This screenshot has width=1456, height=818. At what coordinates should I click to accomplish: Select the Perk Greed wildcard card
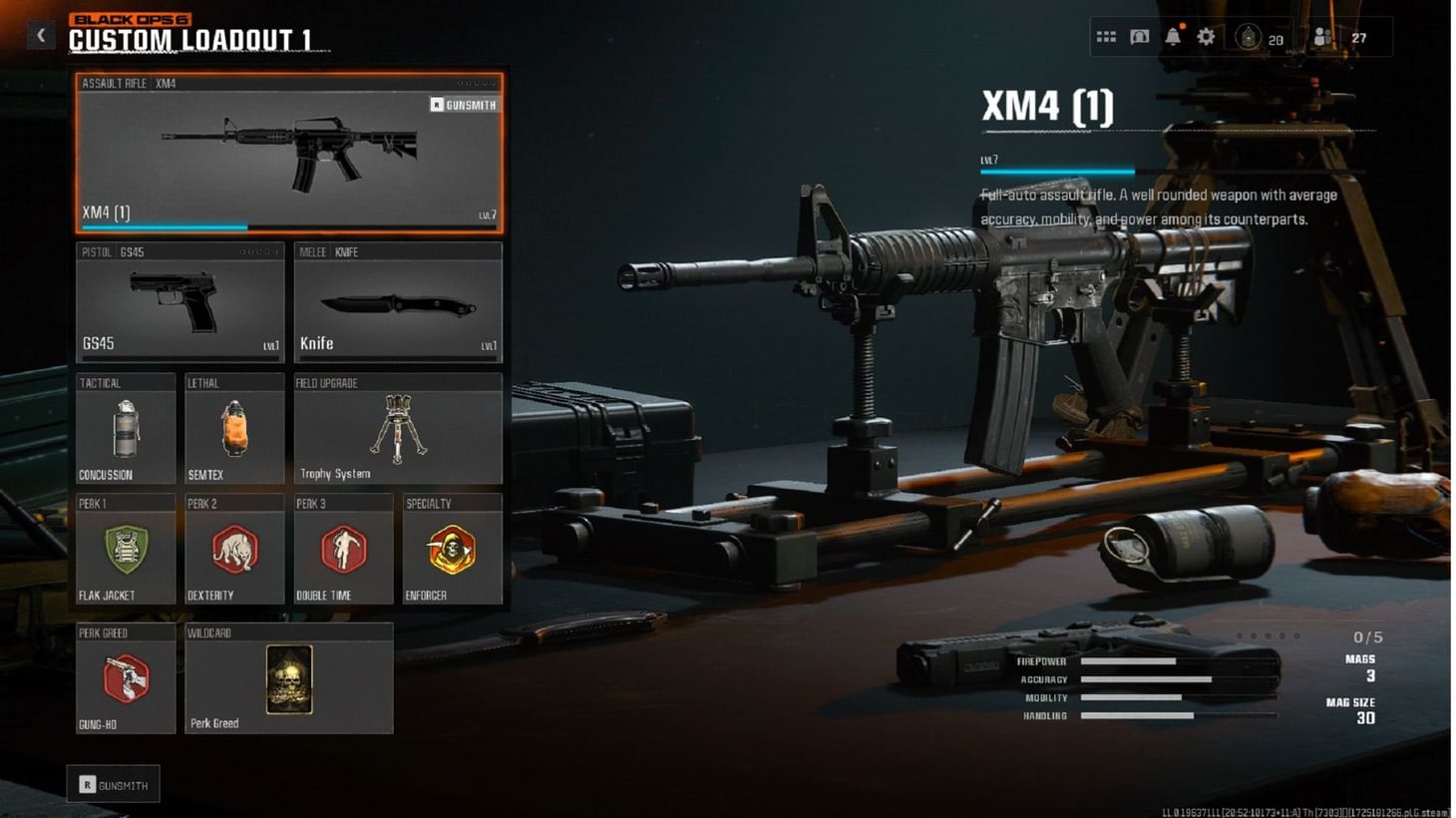[x=288, y=679]
